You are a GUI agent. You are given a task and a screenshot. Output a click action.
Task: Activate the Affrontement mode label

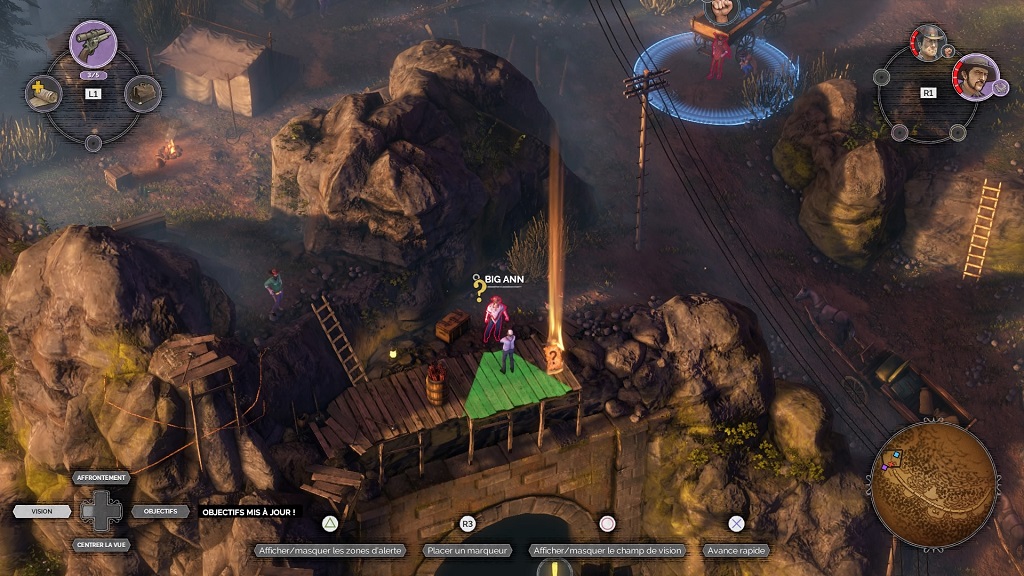tap(102, 478)
